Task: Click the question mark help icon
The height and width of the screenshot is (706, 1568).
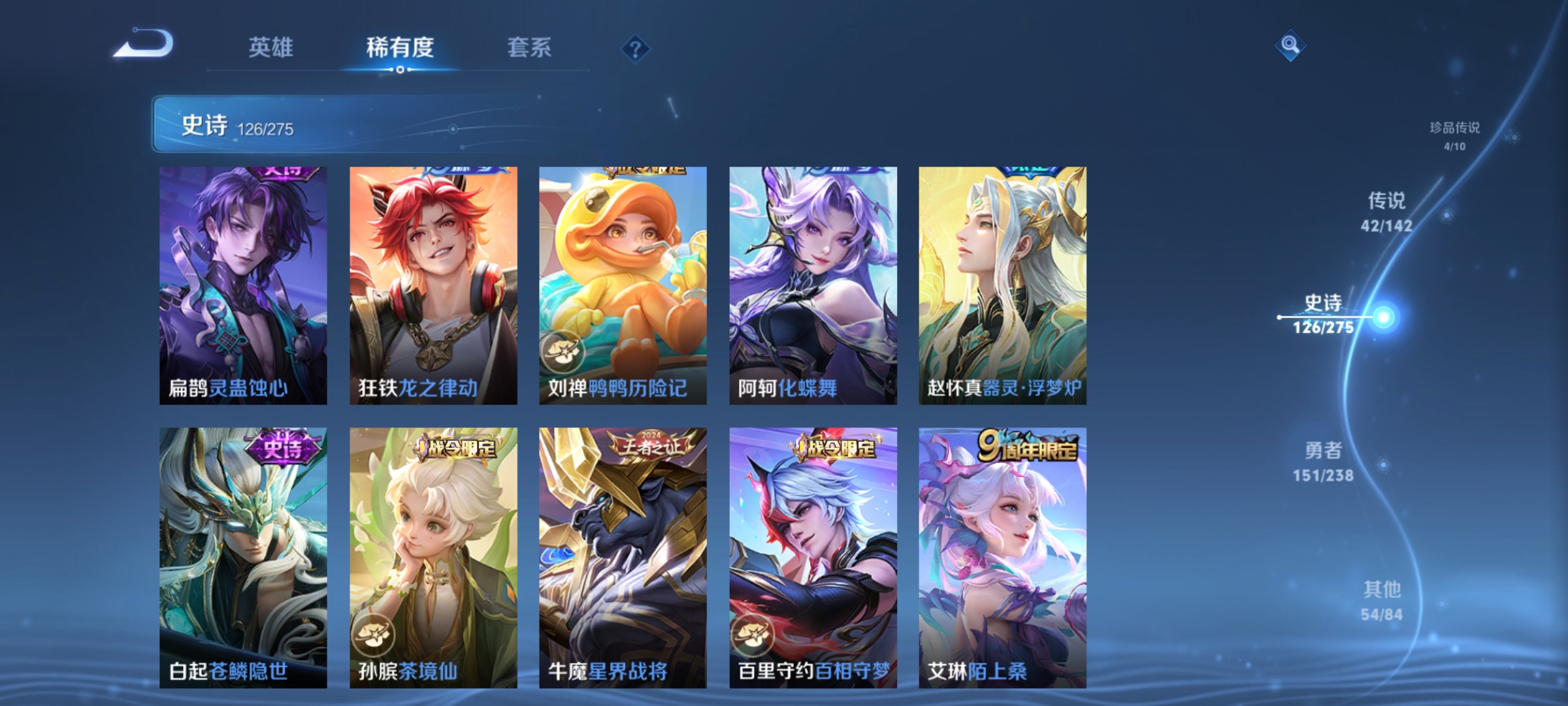Action: [x=635, y=49]
